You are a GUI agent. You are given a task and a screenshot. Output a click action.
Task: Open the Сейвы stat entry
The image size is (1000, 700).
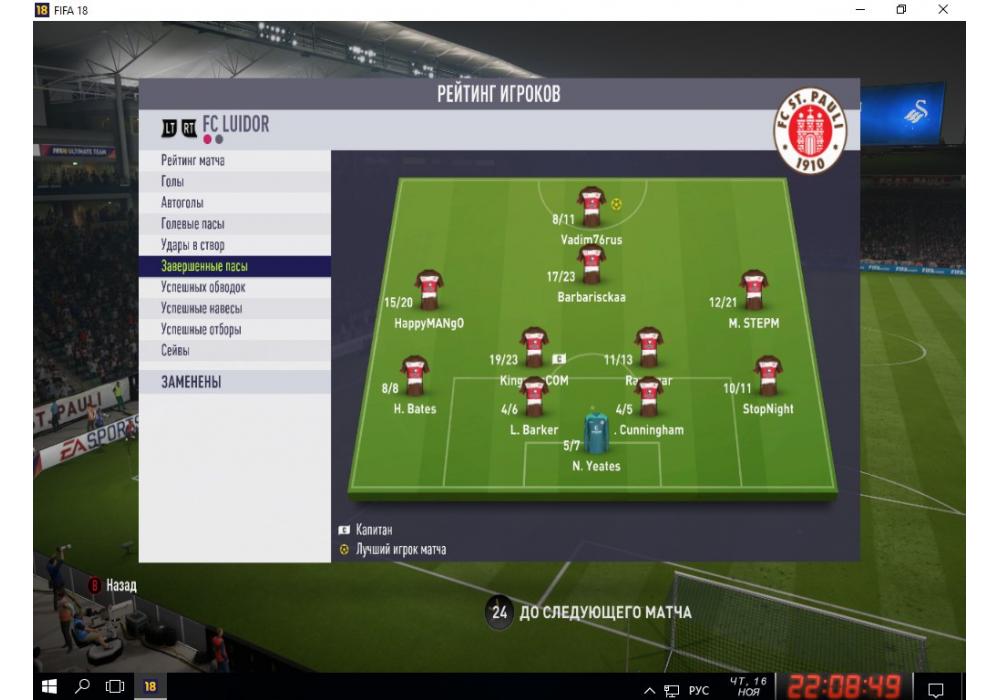(x=175, y=351)
